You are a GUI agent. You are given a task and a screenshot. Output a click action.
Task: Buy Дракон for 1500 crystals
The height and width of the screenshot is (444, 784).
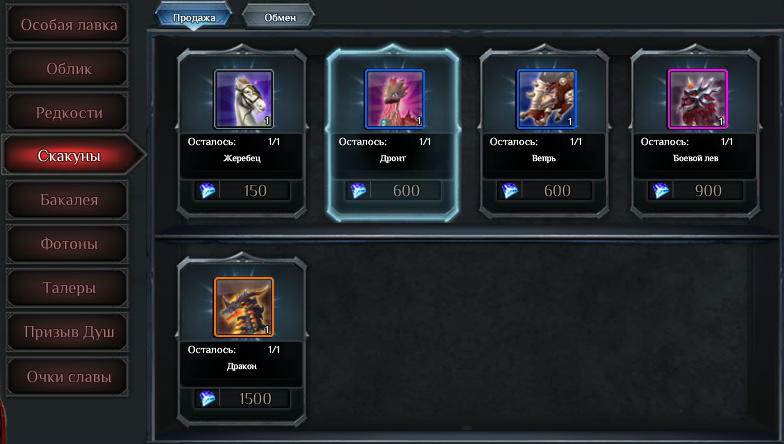pyautogui.click(x=243, y=399)
